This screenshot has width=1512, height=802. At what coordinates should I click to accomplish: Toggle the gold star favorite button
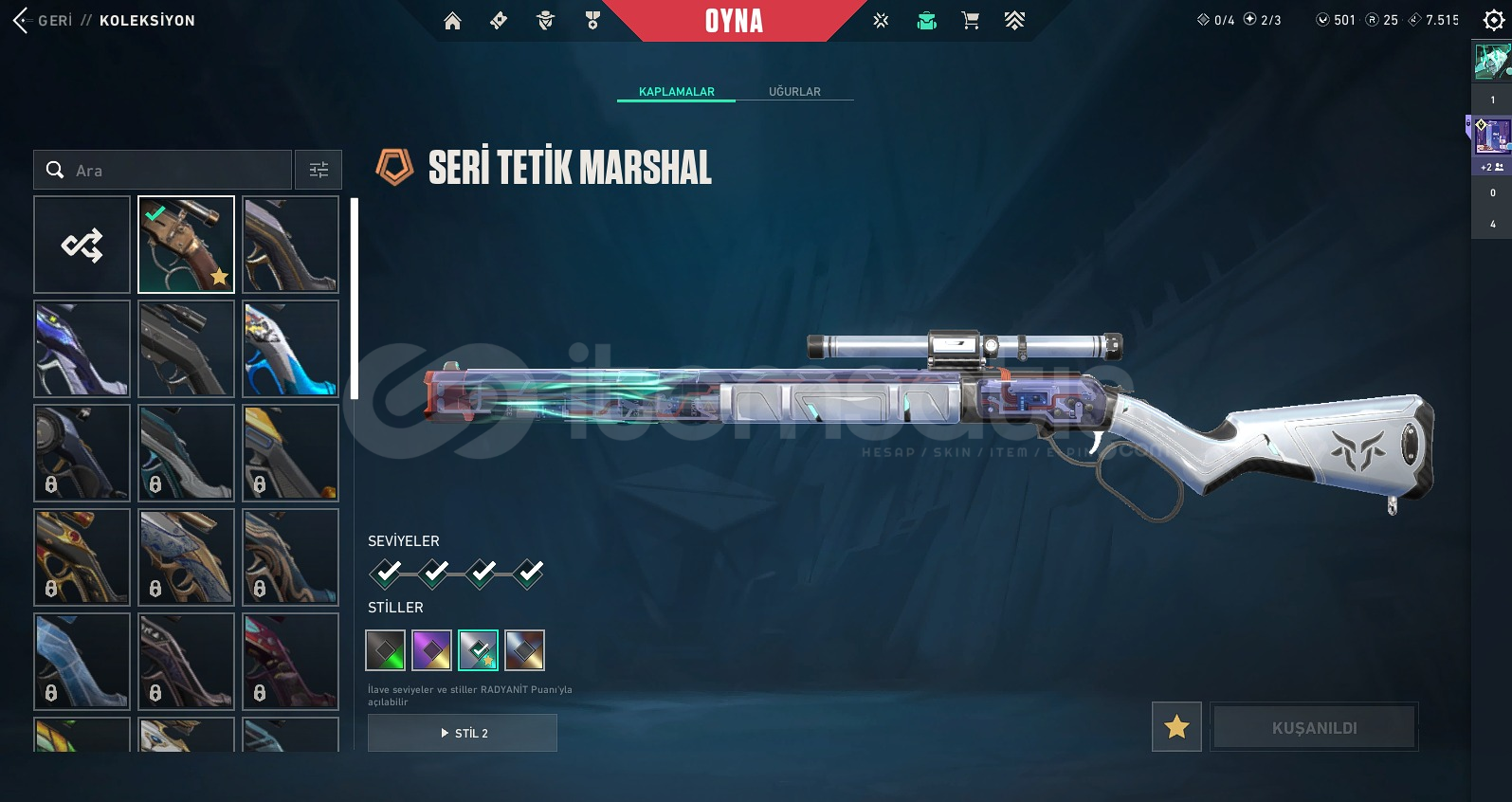[1176, 727]
